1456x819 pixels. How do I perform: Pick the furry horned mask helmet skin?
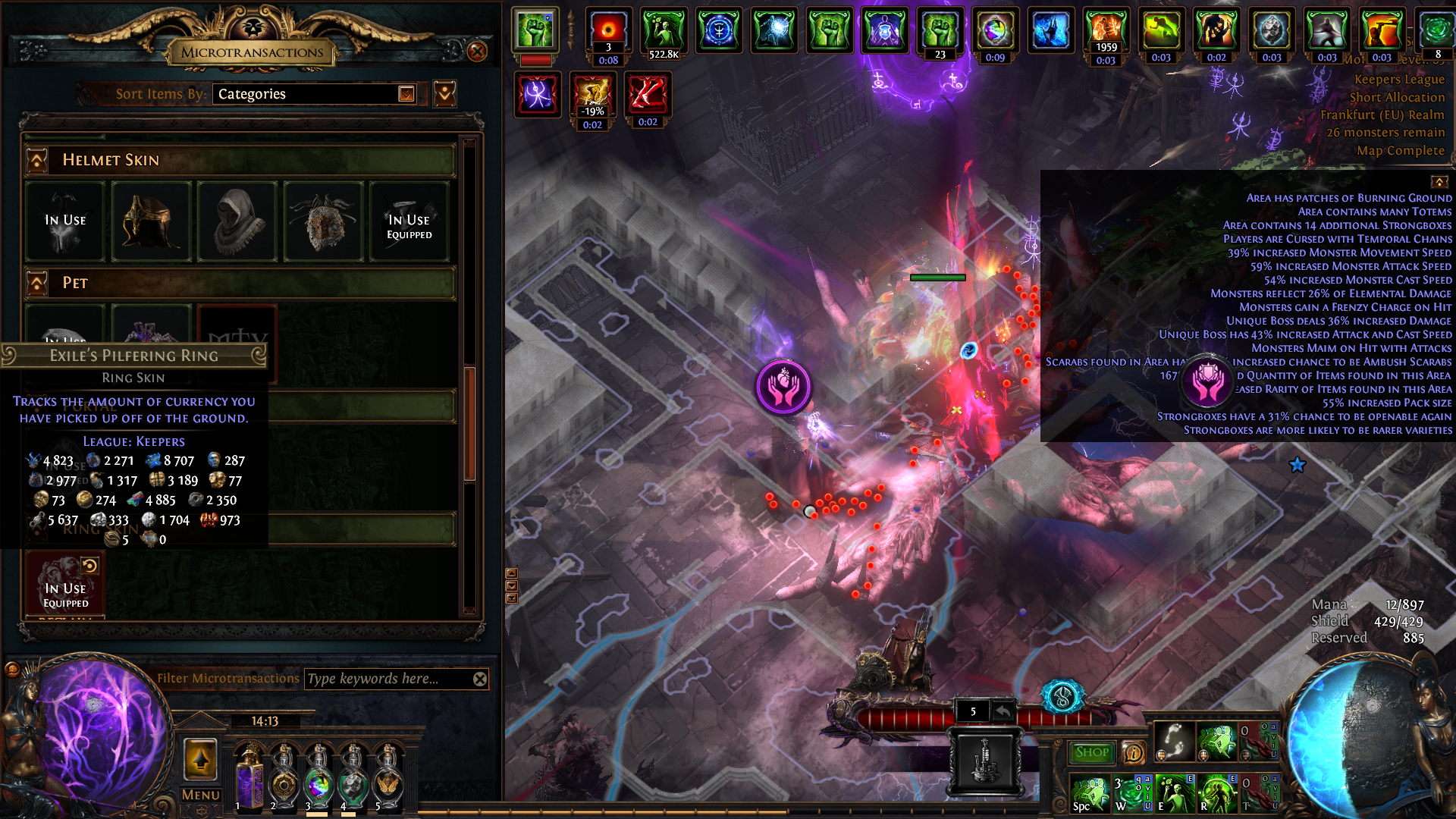[x=324, y=221]
